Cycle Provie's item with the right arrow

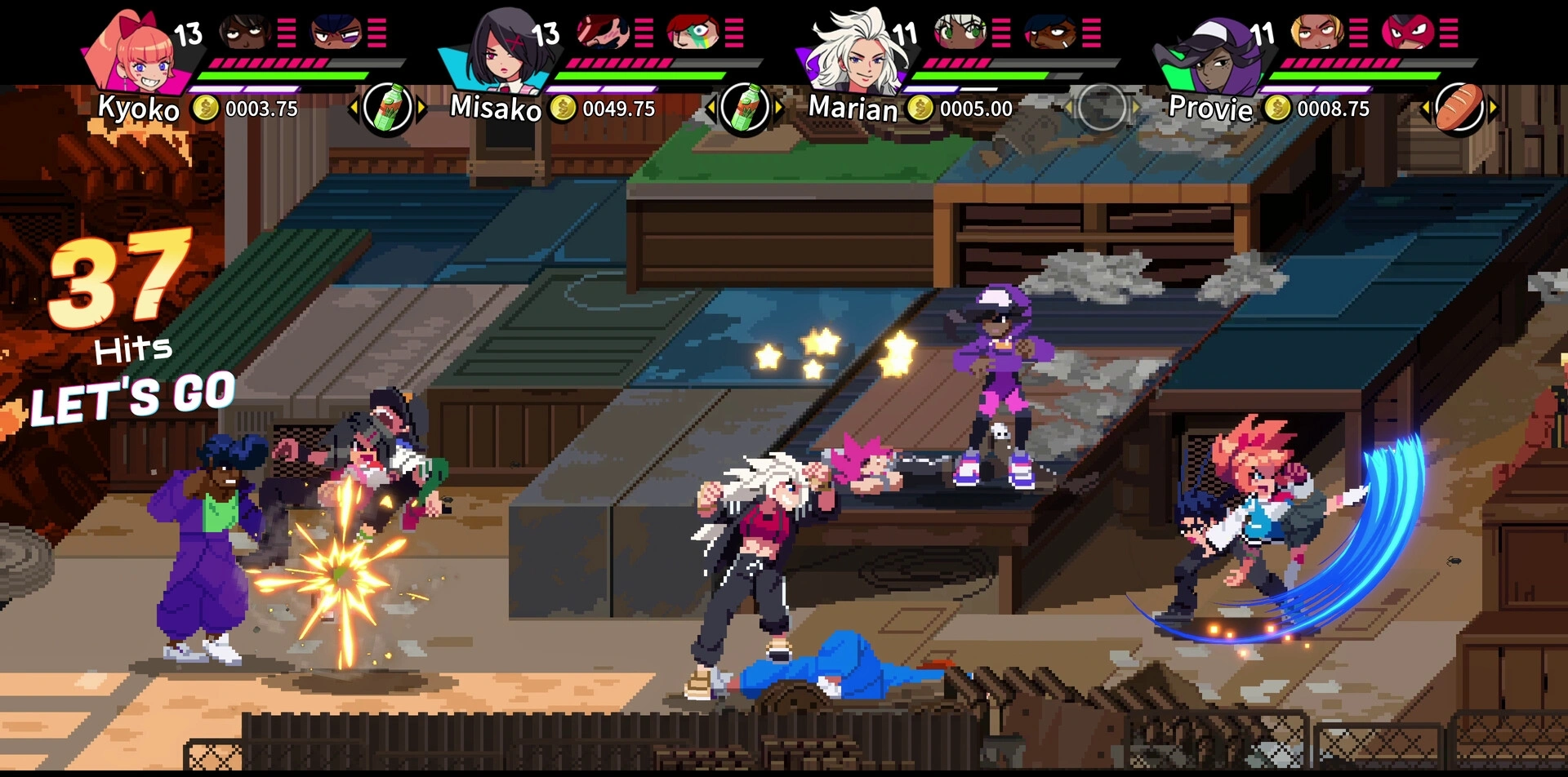tap(1493, 107)
